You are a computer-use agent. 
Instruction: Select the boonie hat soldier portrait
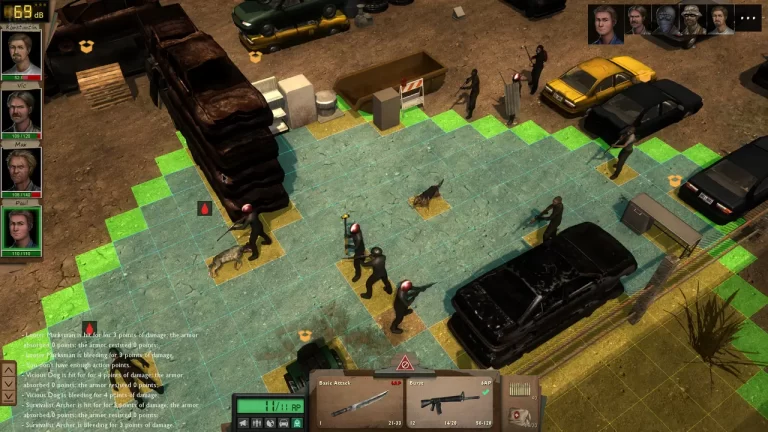coord(692,20)
